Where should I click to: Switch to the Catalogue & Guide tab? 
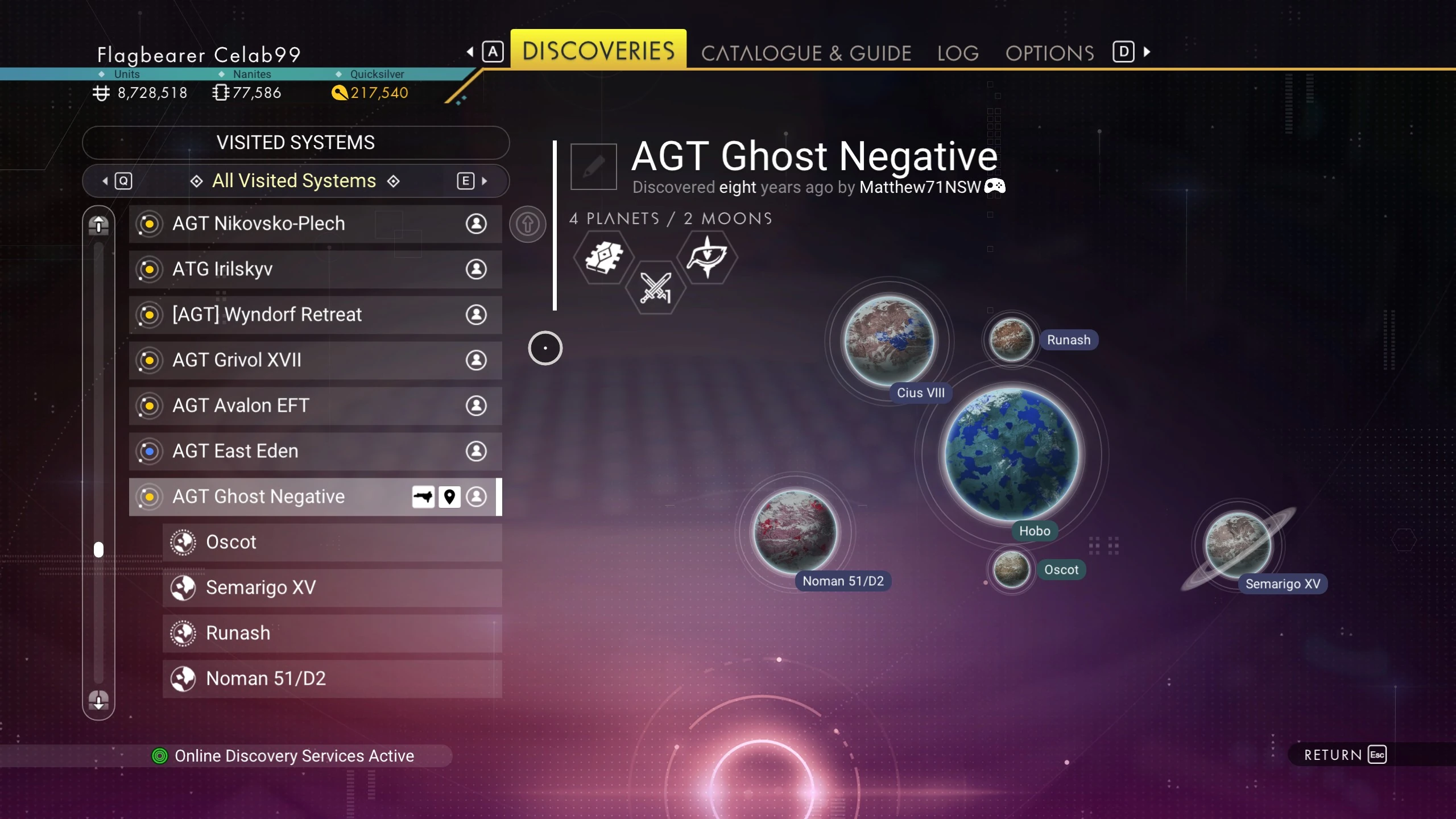click(x=806, y=53)
